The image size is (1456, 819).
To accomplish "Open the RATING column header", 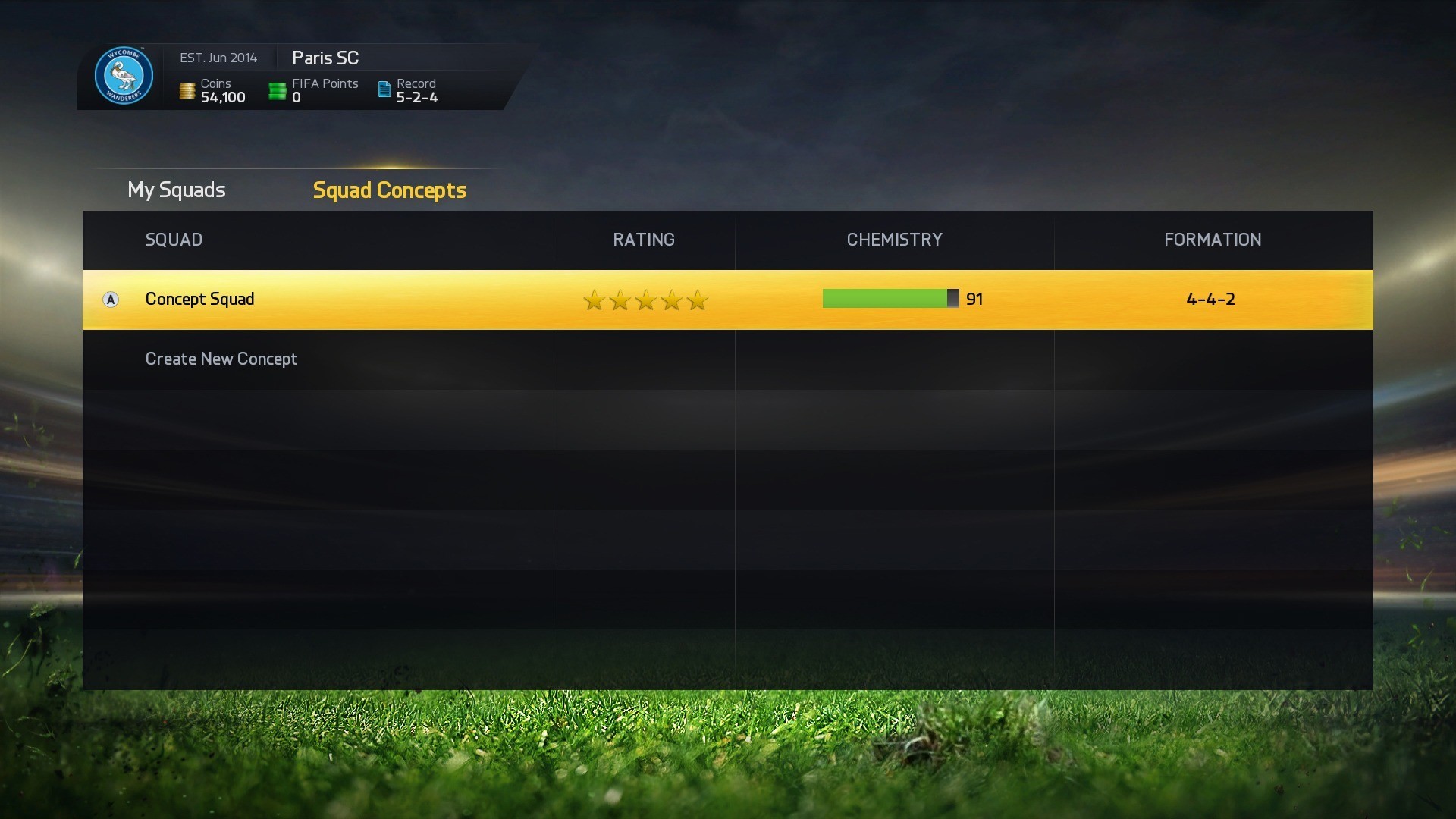I will coord(643,240).
